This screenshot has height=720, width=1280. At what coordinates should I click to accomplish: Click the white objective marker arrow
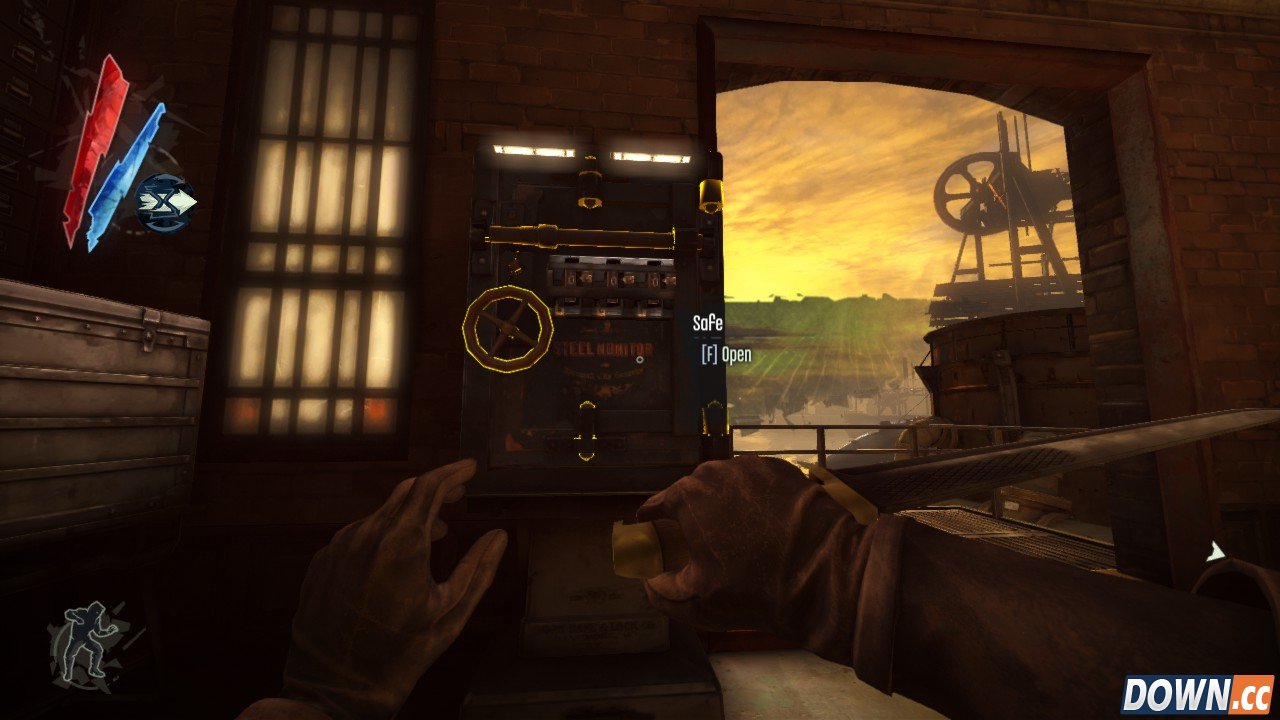click(1216, 551)
